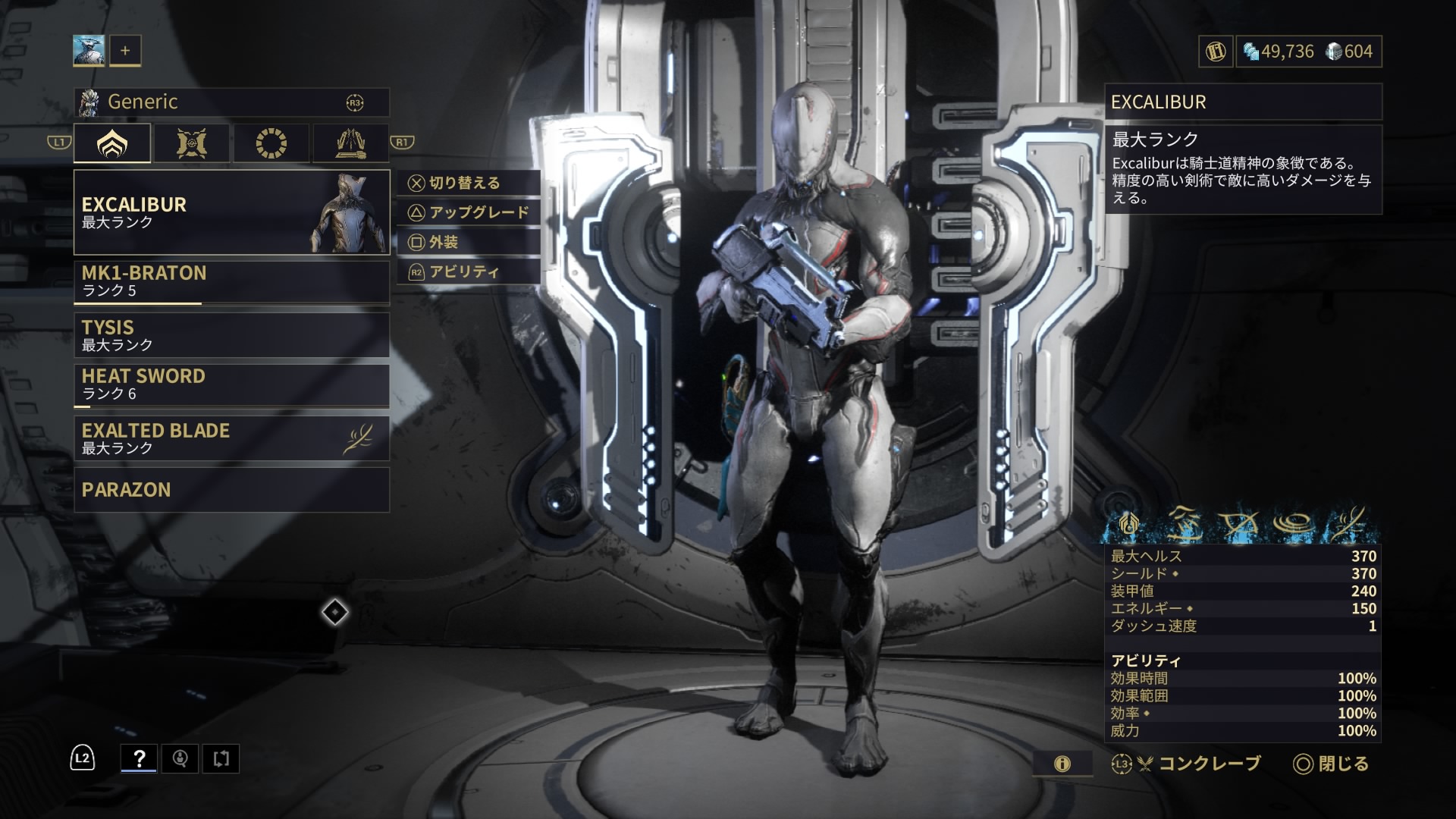This screenshot has height=819, width=1456.
Task: Switch to the second loadout category tab
Action: pyautogui.click(x=192, y=143)
